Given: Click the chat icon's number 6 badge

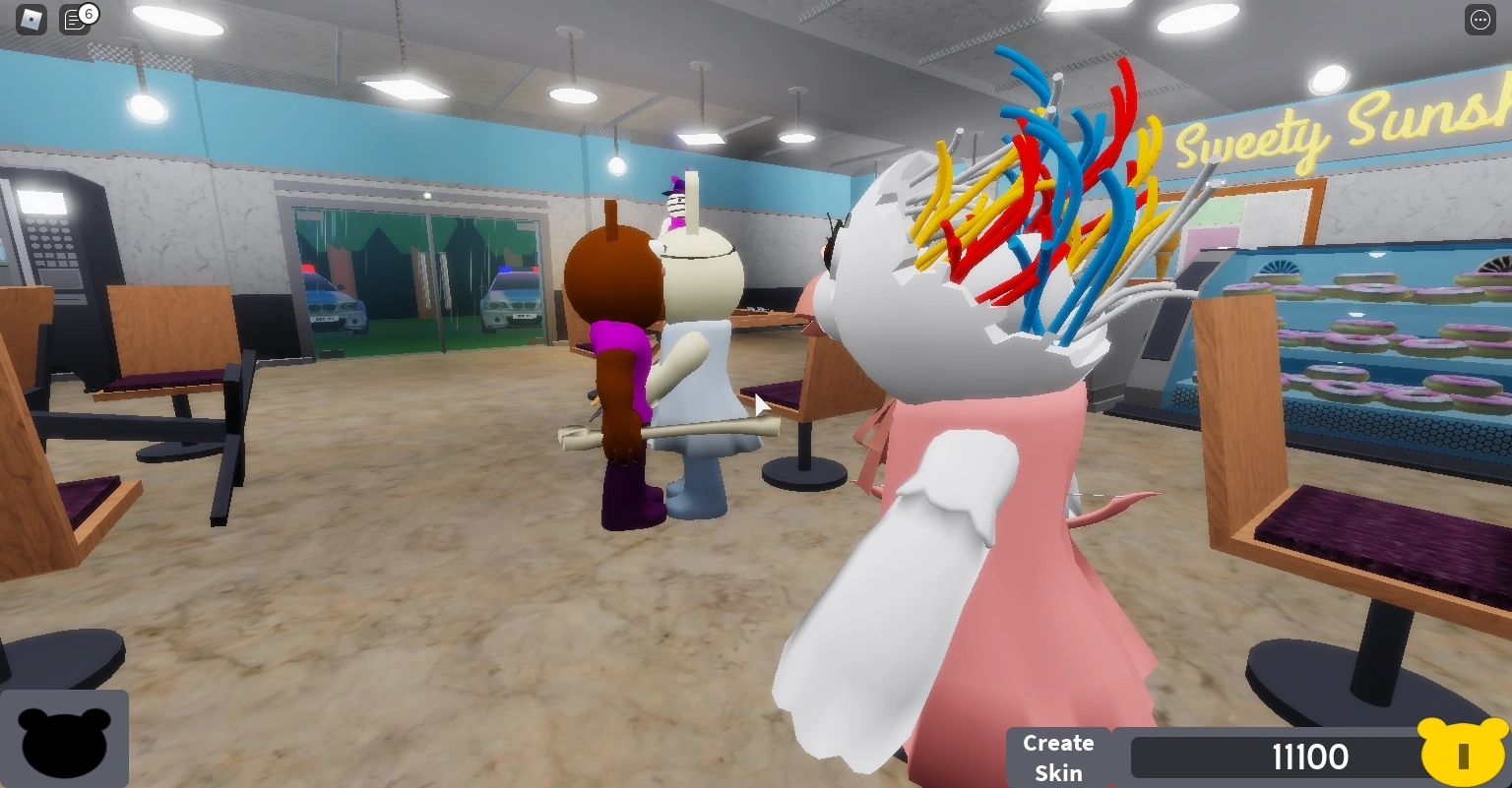Looking at the screenshot, I should pos(88,13).
